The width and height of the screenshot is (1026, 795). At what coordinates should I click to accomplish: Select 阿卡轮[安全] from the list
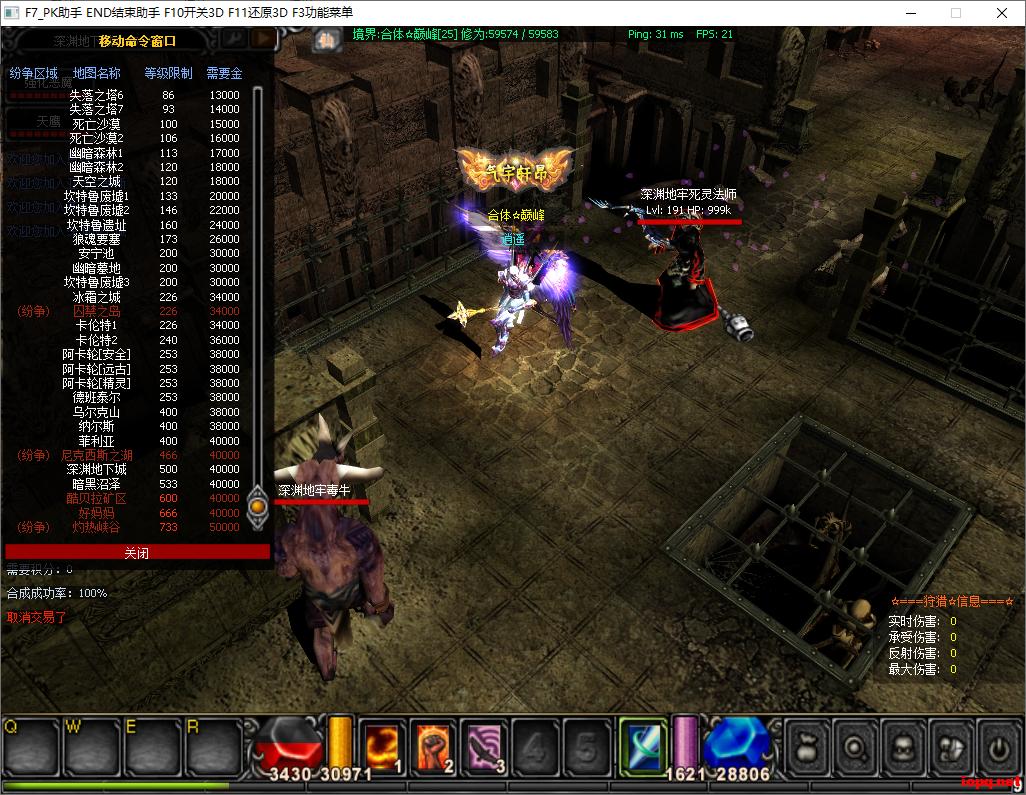(x=97, y=354)
